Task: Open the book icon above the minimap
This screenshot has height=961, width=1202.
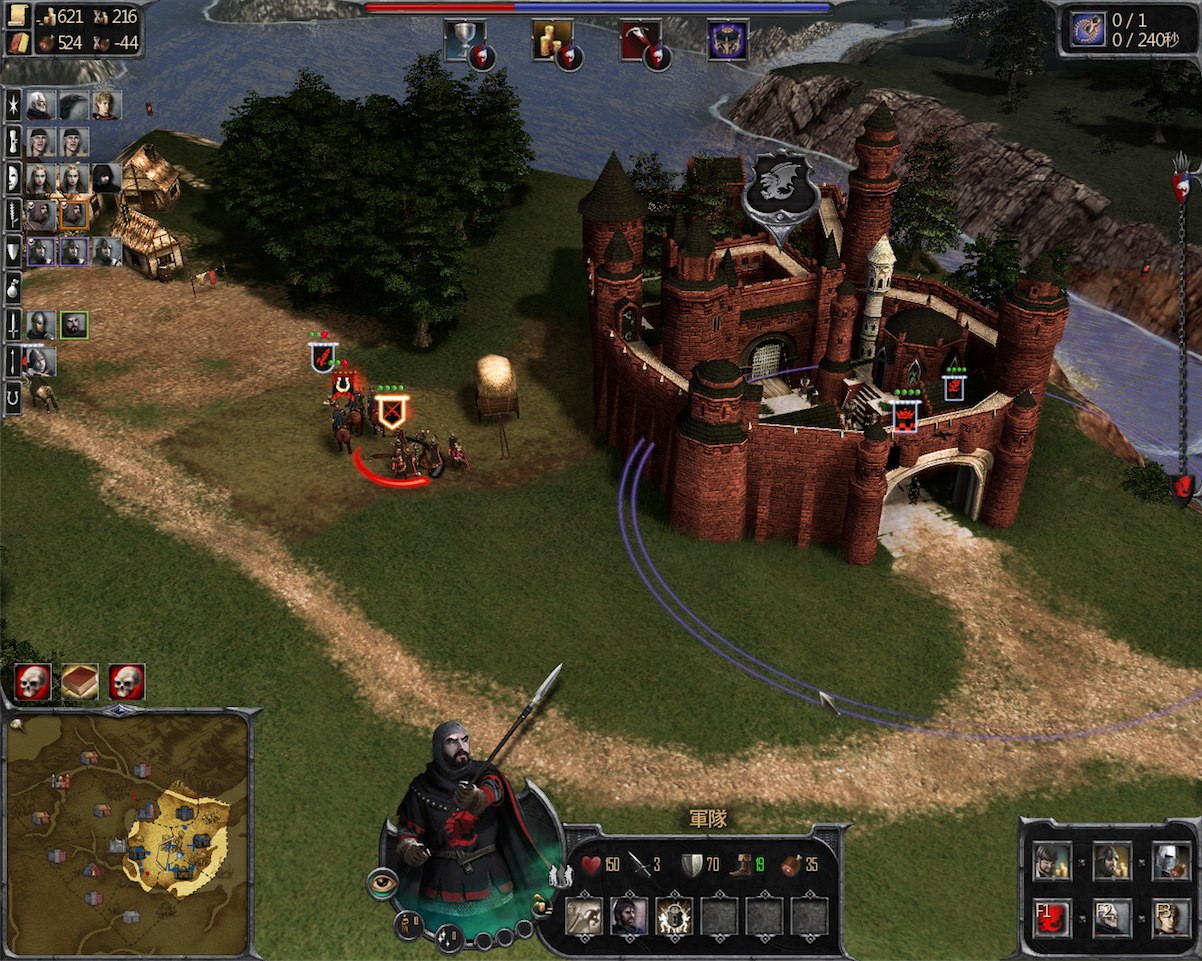Action: [x=80, y=682]
